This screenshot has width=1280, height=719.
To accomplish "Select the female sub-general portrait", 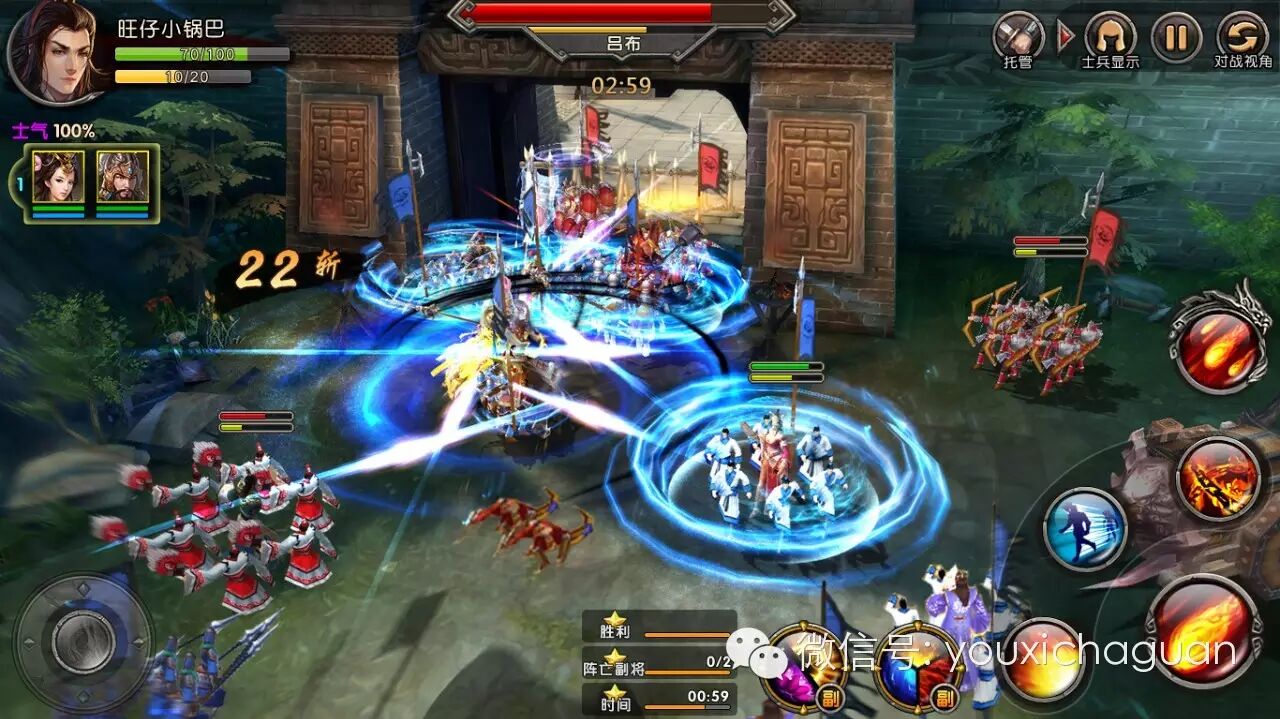I will [57, 178].
